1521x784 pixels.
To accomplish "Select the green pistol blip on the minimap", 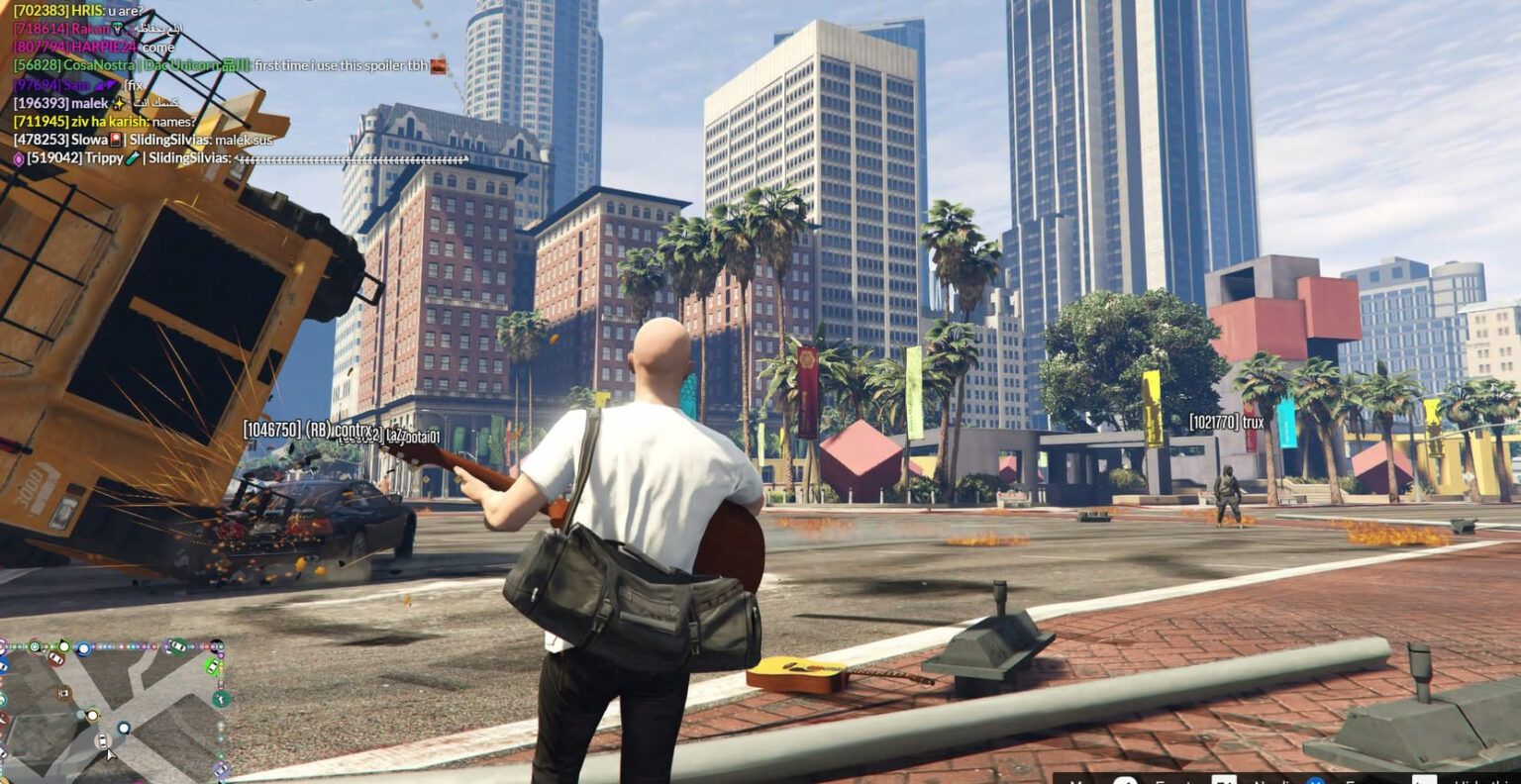I will tap(222, 698).
